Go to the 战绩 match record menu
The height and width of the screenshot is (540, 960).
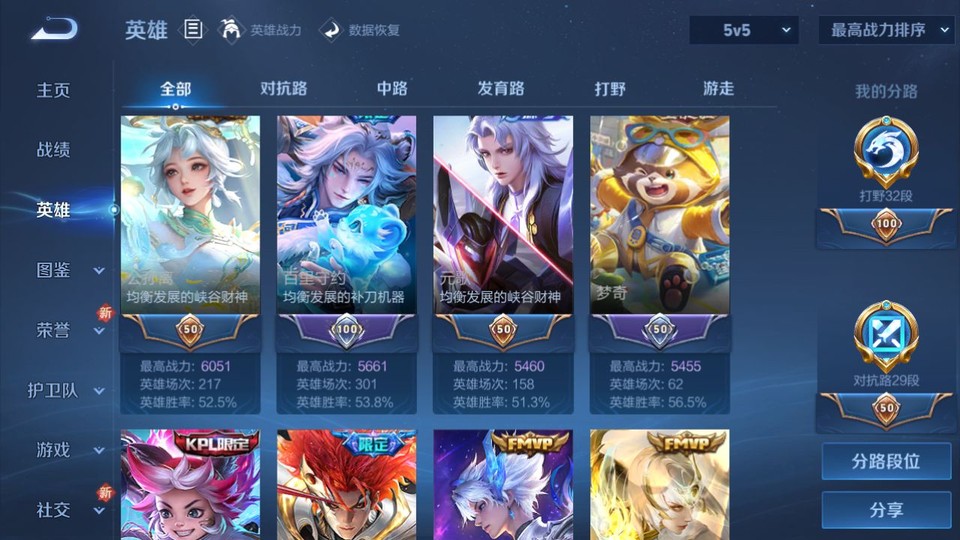(54, 150)
